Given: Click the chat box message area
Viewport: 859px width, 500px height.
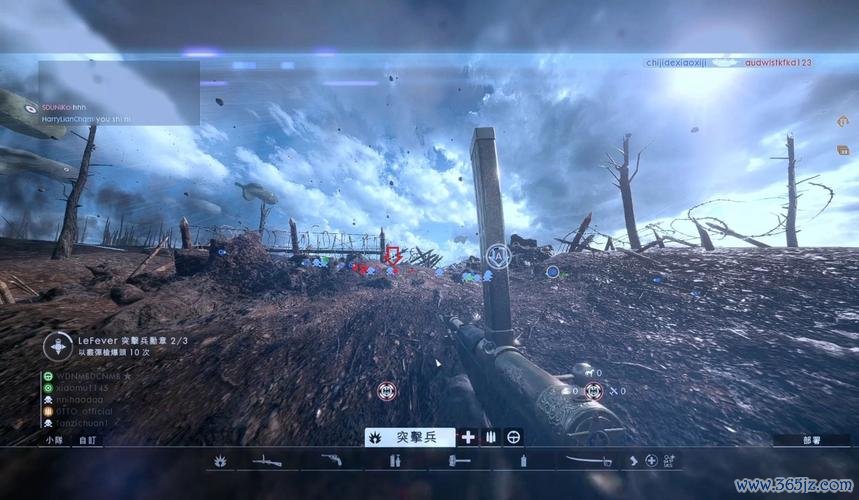Looking at the screenshot, I should pos(118,93).
